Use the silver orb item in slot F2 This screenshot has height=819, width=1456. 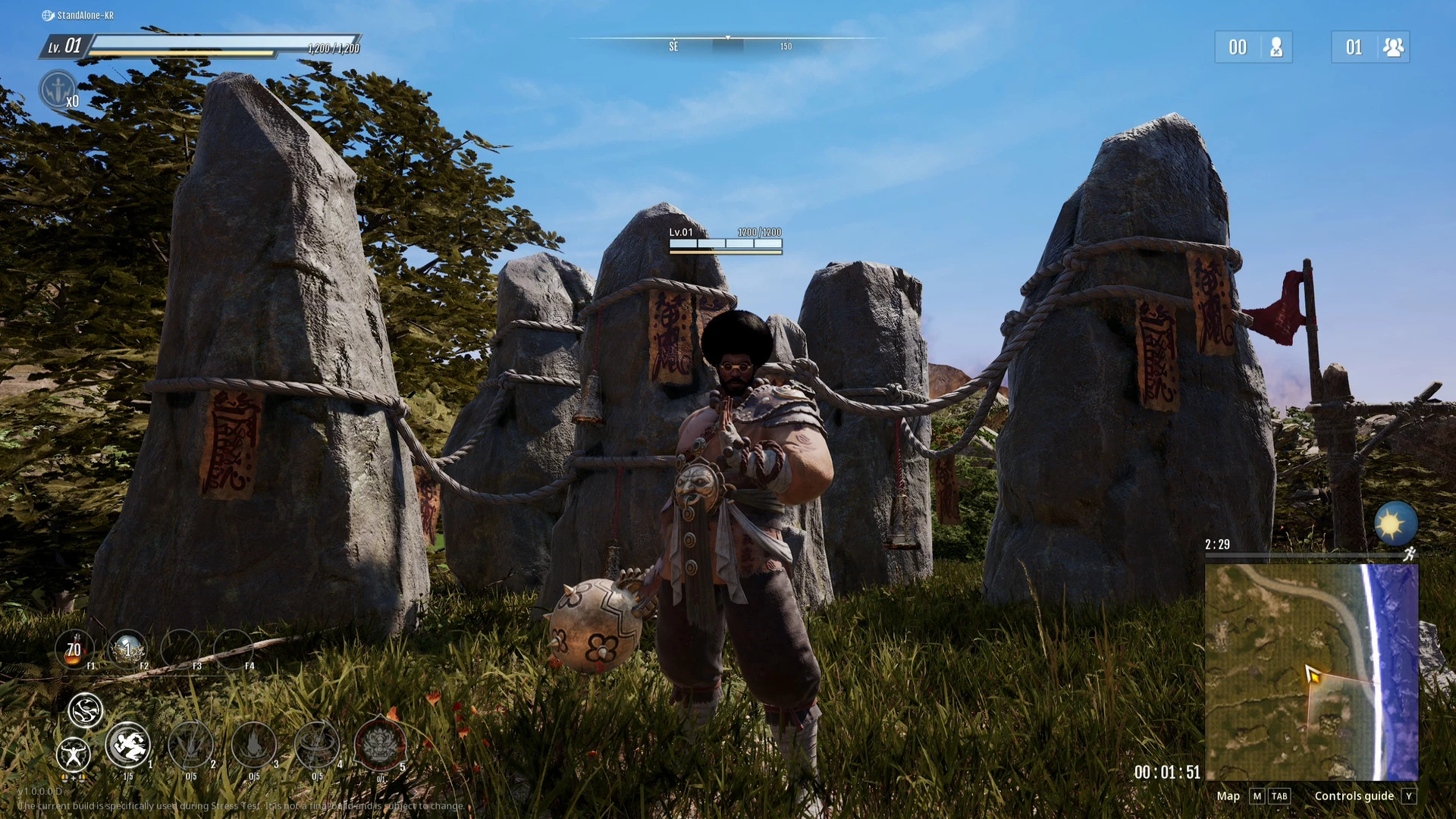pos(127,649)
